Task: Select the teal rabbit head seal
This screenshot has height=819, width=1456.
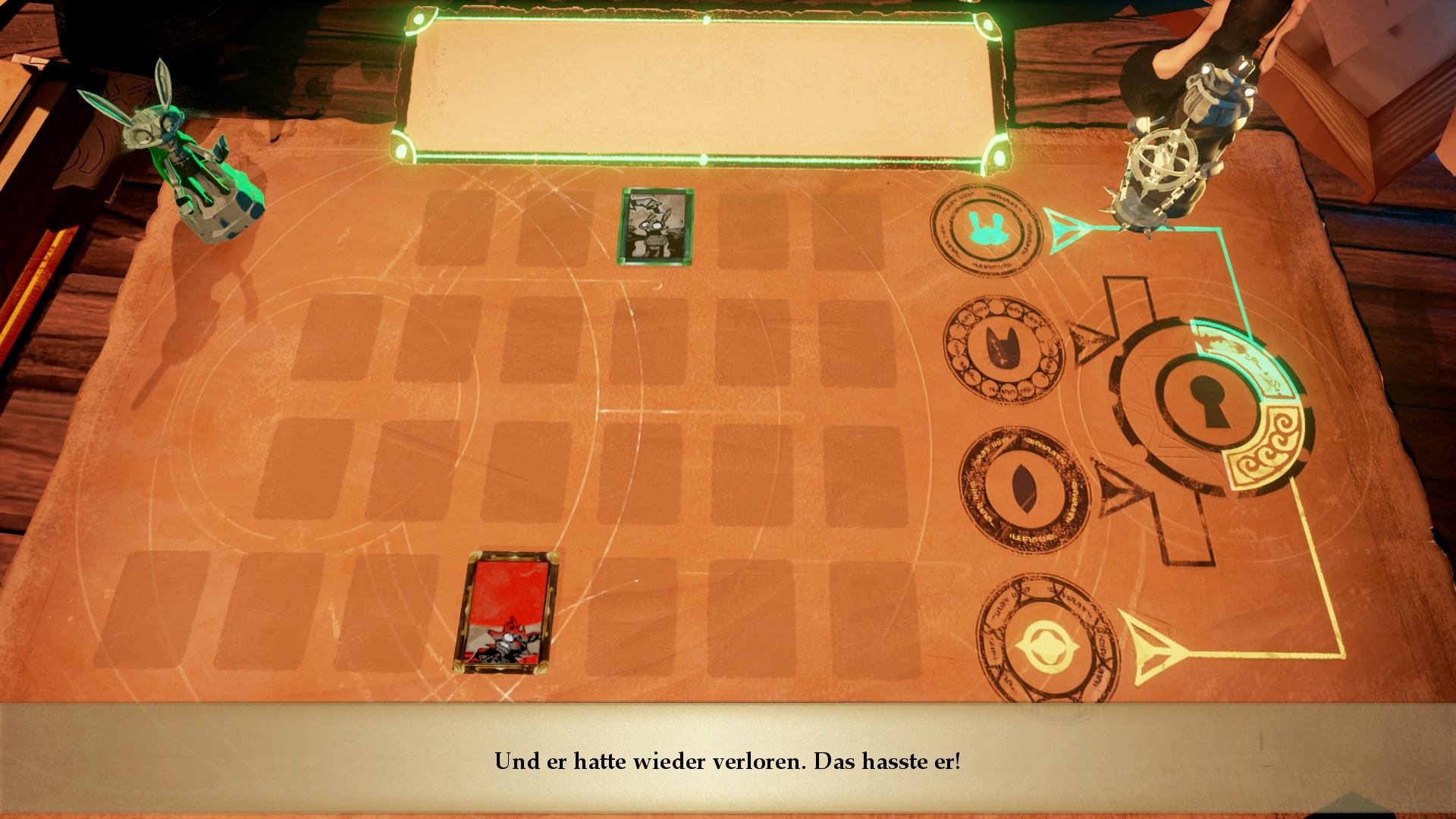Action: pos(986,229)
